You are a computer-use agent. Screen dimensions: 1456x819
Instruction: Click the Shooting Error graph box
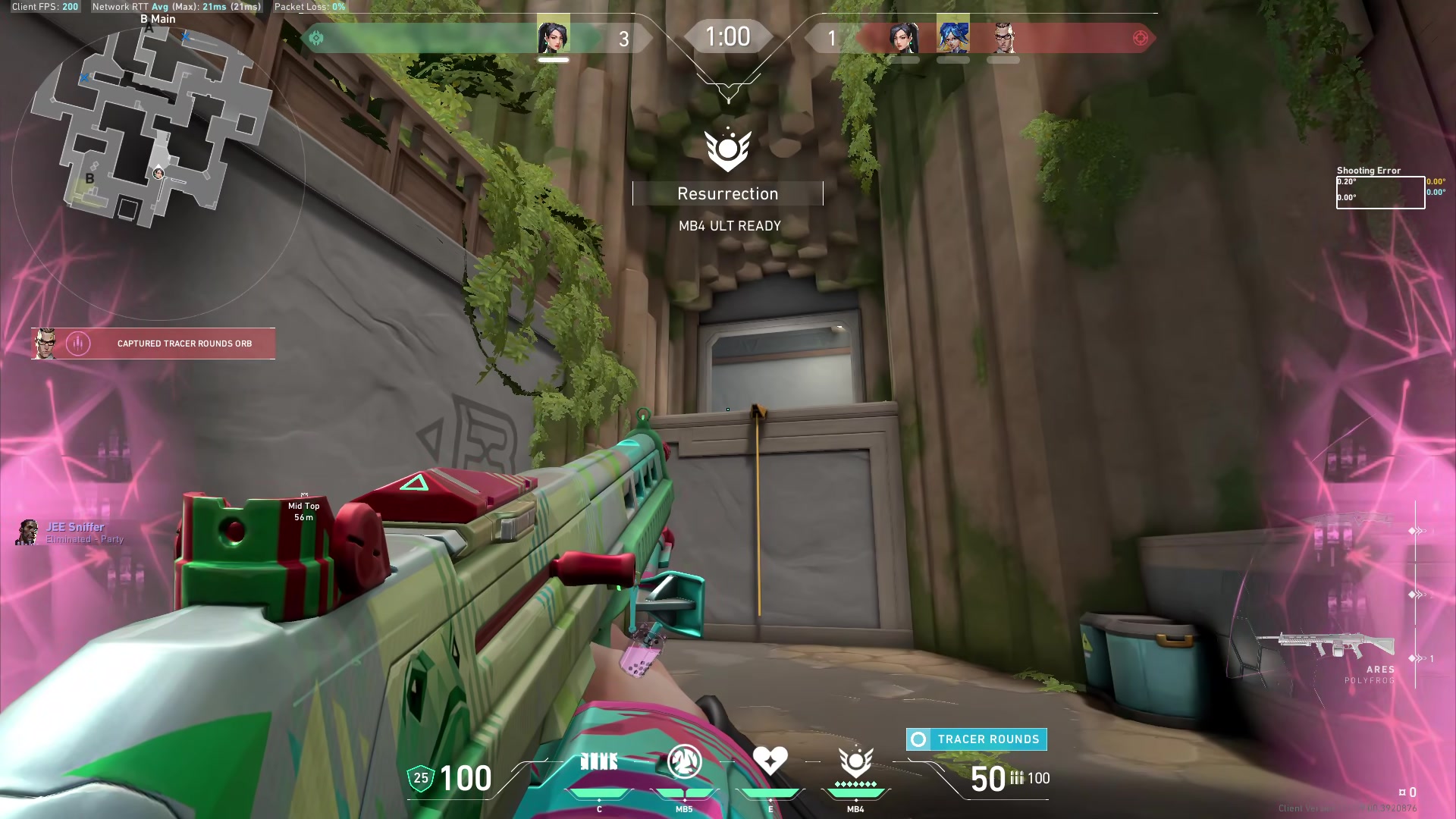[1380, 193]
